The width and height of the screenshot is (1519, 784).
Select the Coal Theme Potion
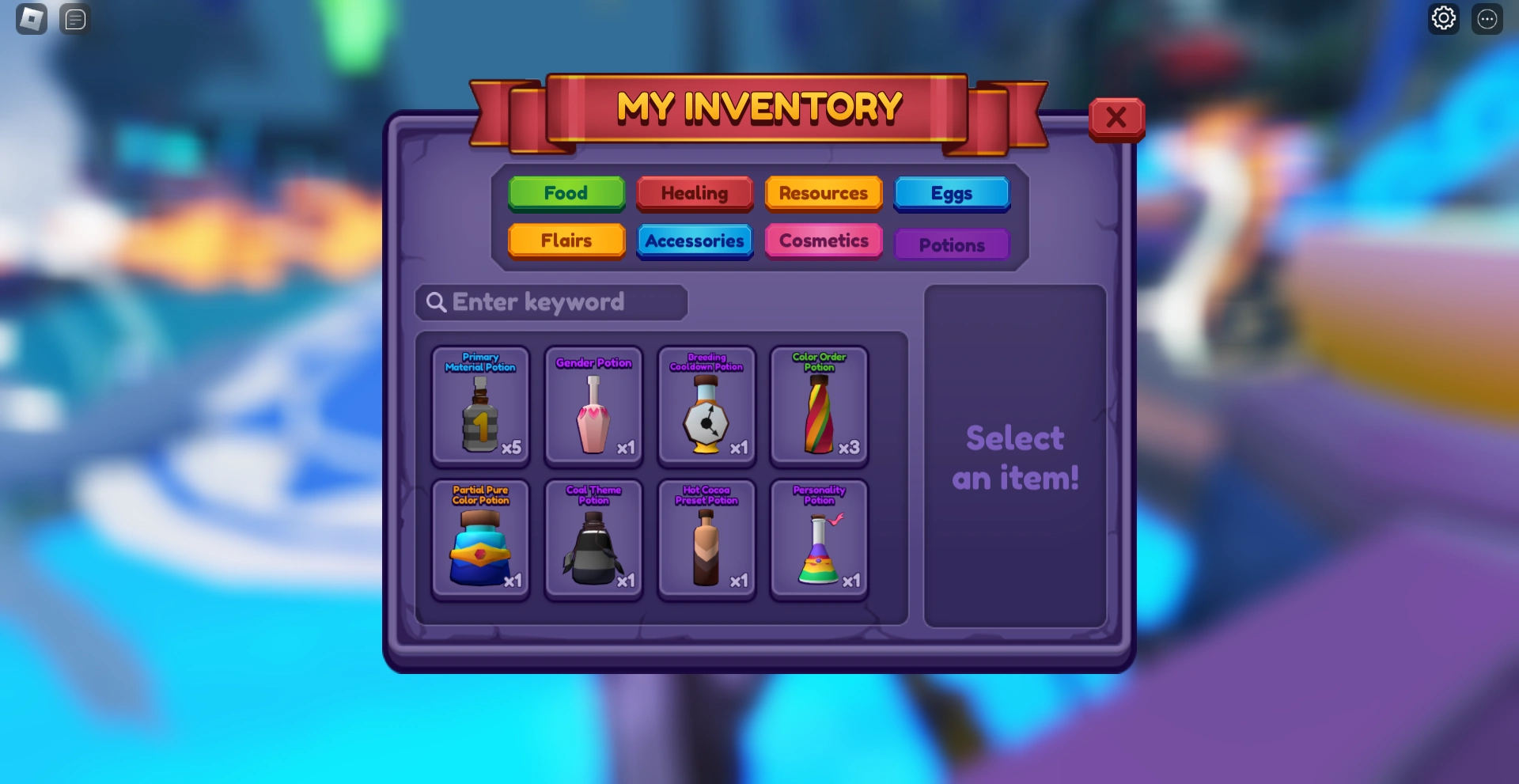(593, 542)
